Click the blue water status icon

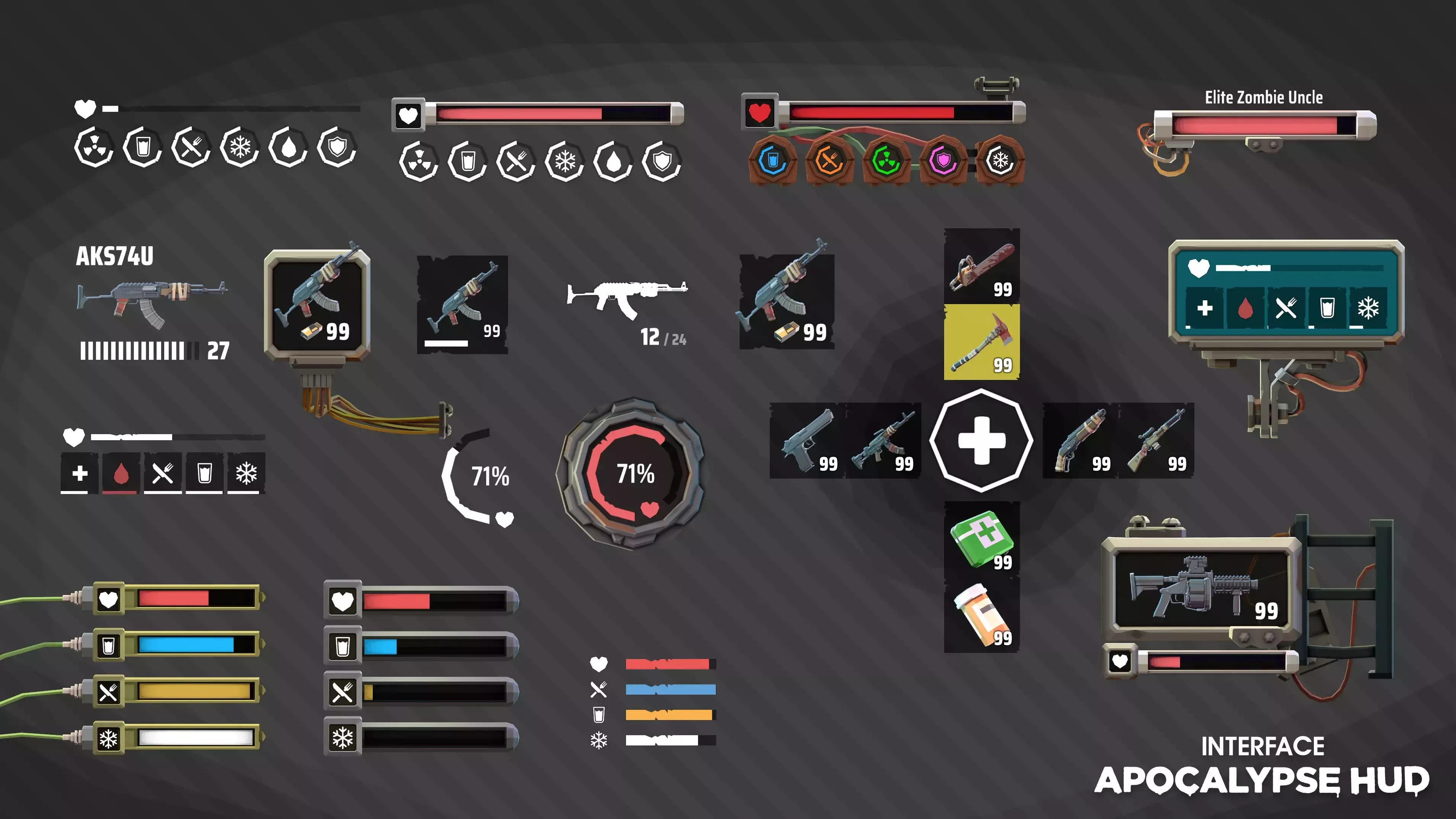pos(773,160)
